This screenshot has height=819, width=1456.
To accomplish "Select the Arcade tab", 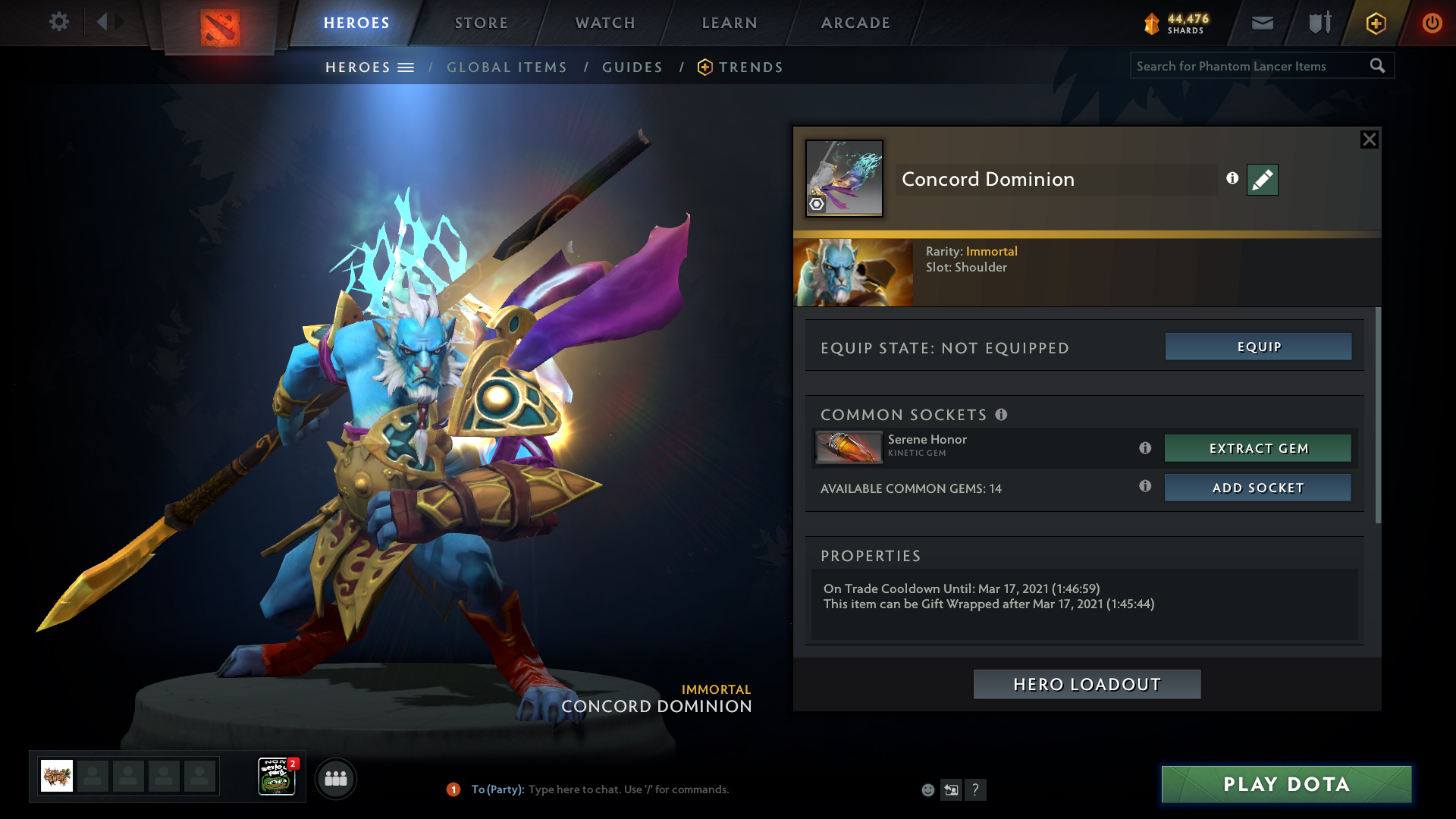I will coord(855,23).
